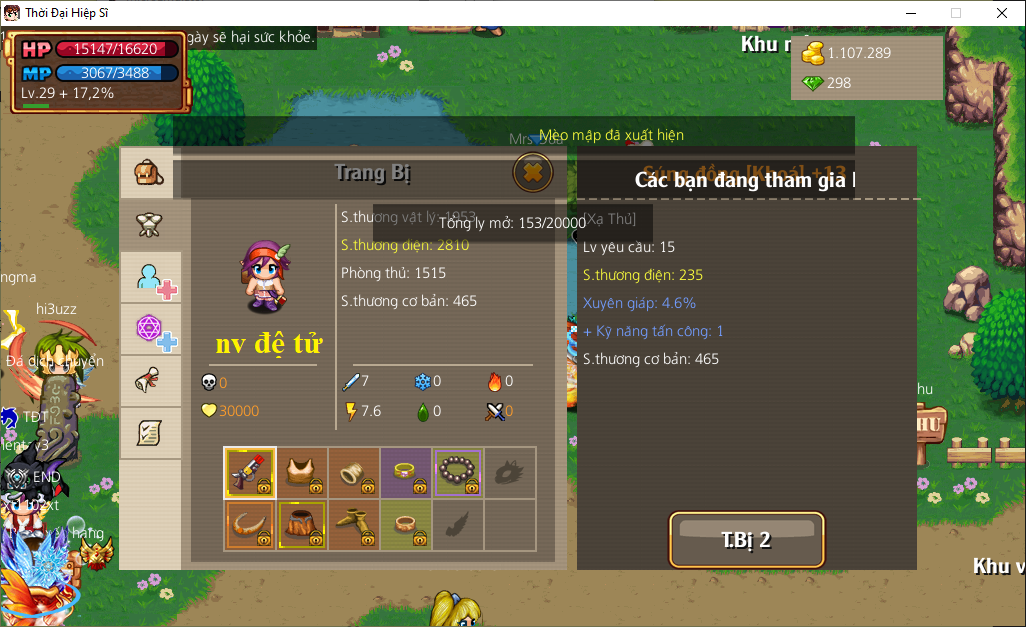Choose the arm bracer equipment slot

click(x=353, y=472)
